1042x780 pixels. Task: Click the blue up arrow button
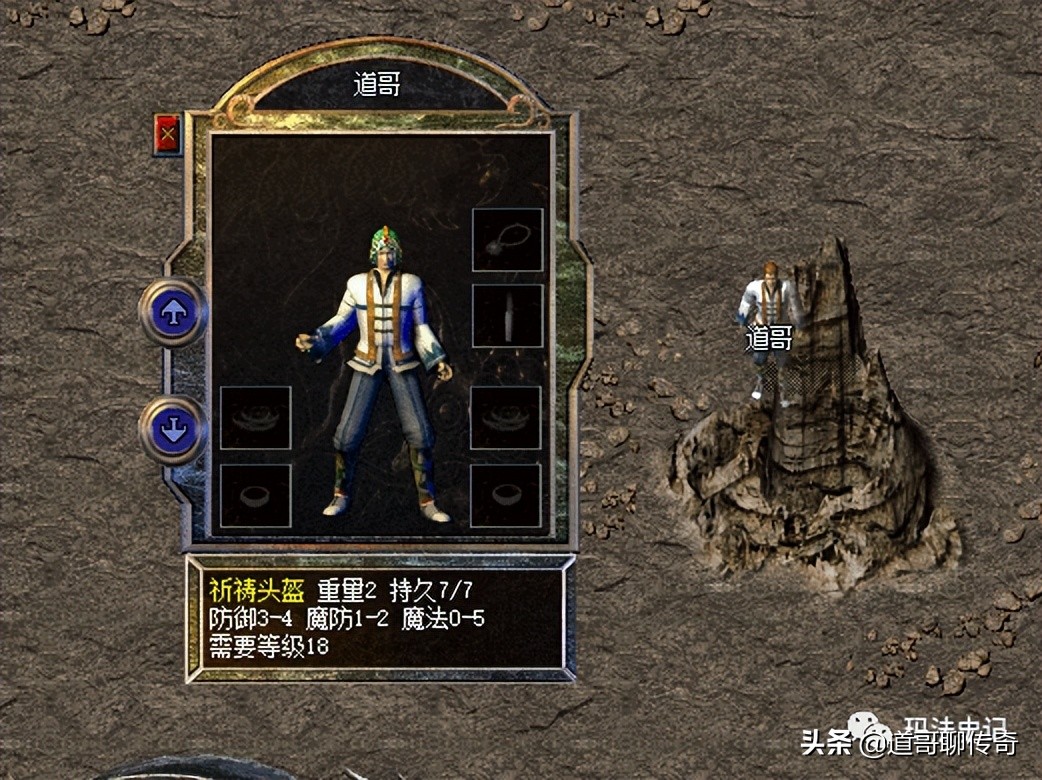coord(174,313)
